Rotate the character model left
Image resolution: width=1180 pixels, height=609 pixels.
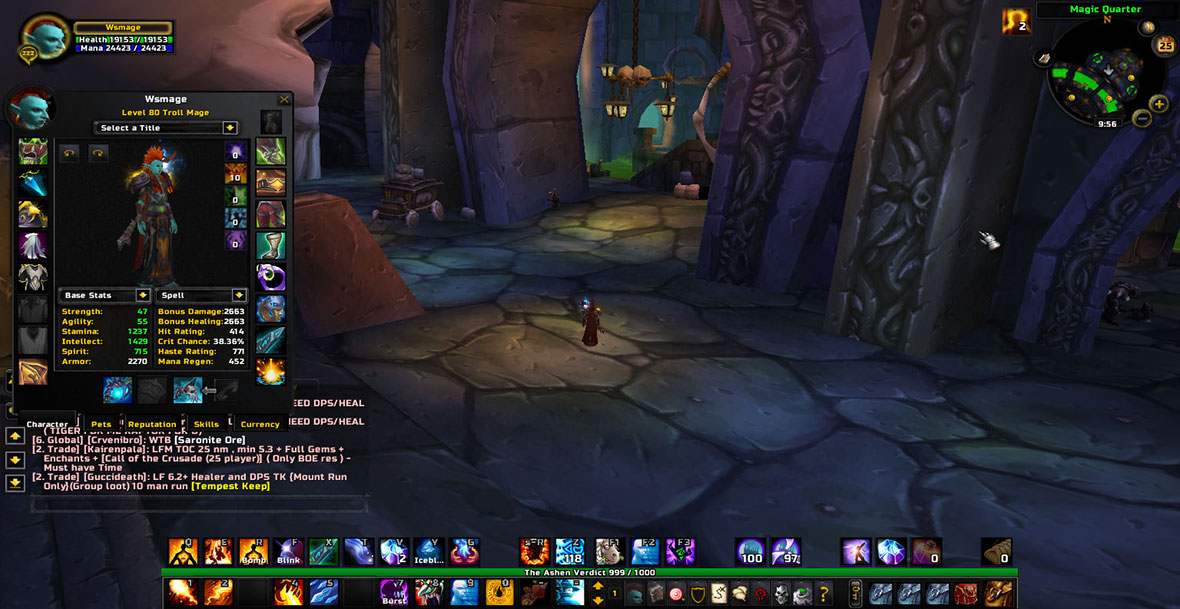pyautogui.click(x=69, y=153)
